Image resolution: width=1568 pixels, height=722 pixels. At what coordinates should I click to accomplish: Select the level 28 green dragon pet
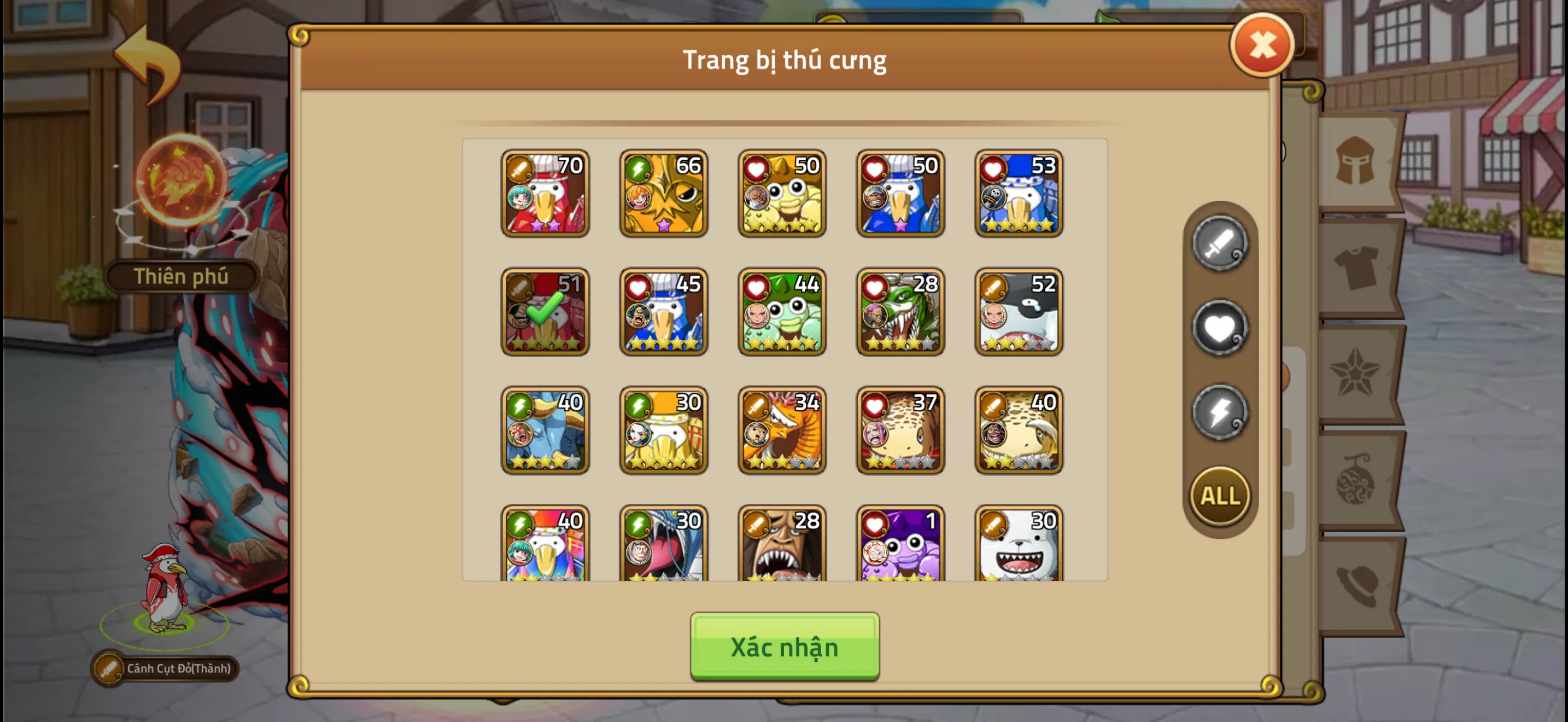(x=900, y=312)
